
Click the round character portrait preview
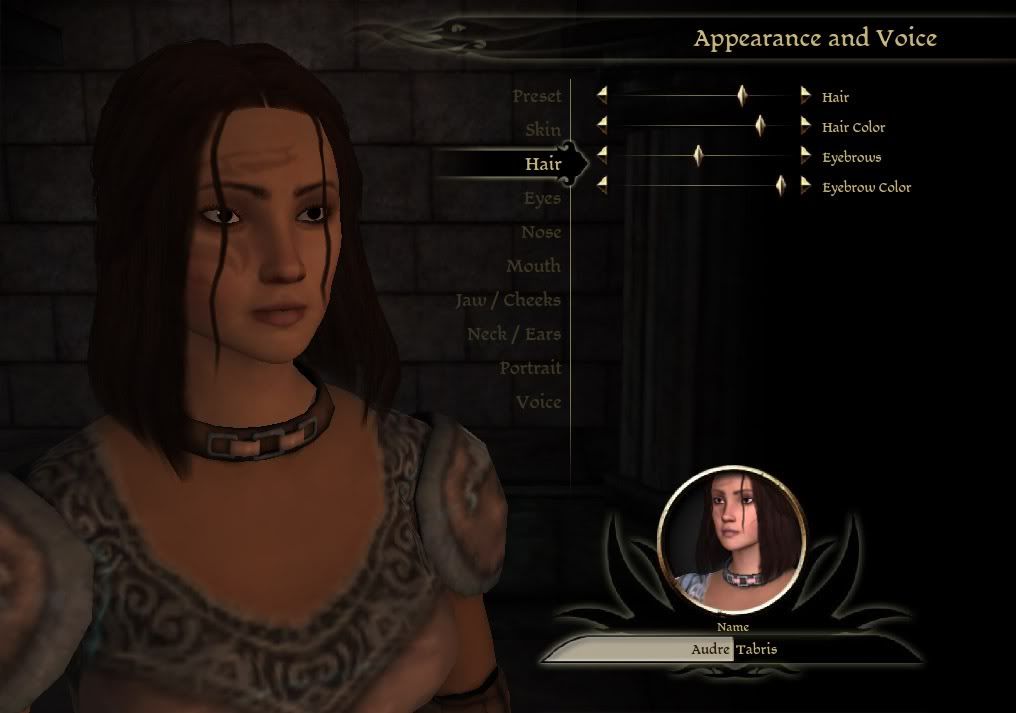(x=732, y=541)
